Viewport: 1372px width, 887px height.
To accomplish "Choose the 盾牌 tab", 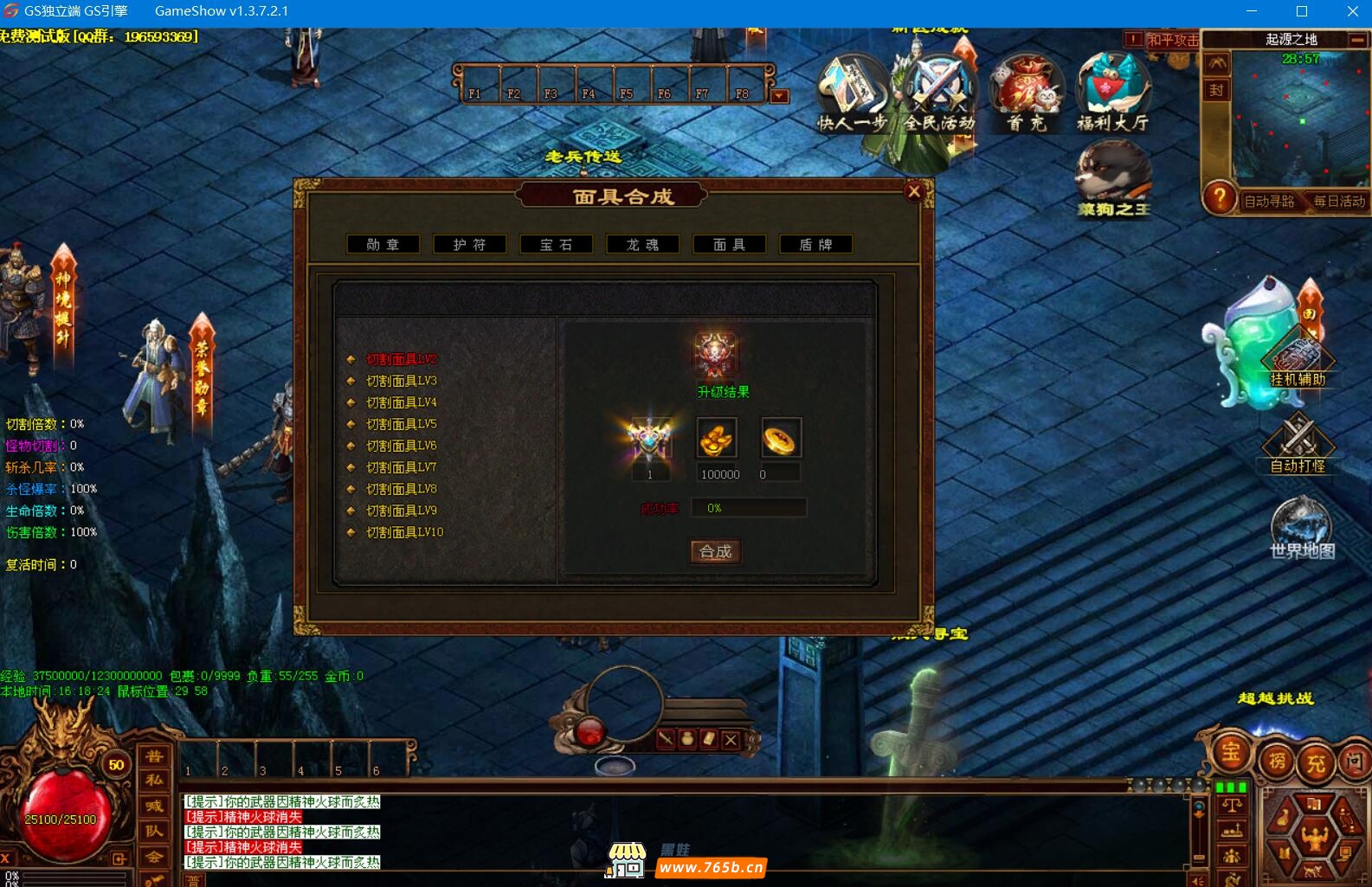I will (x=815, y=245).
